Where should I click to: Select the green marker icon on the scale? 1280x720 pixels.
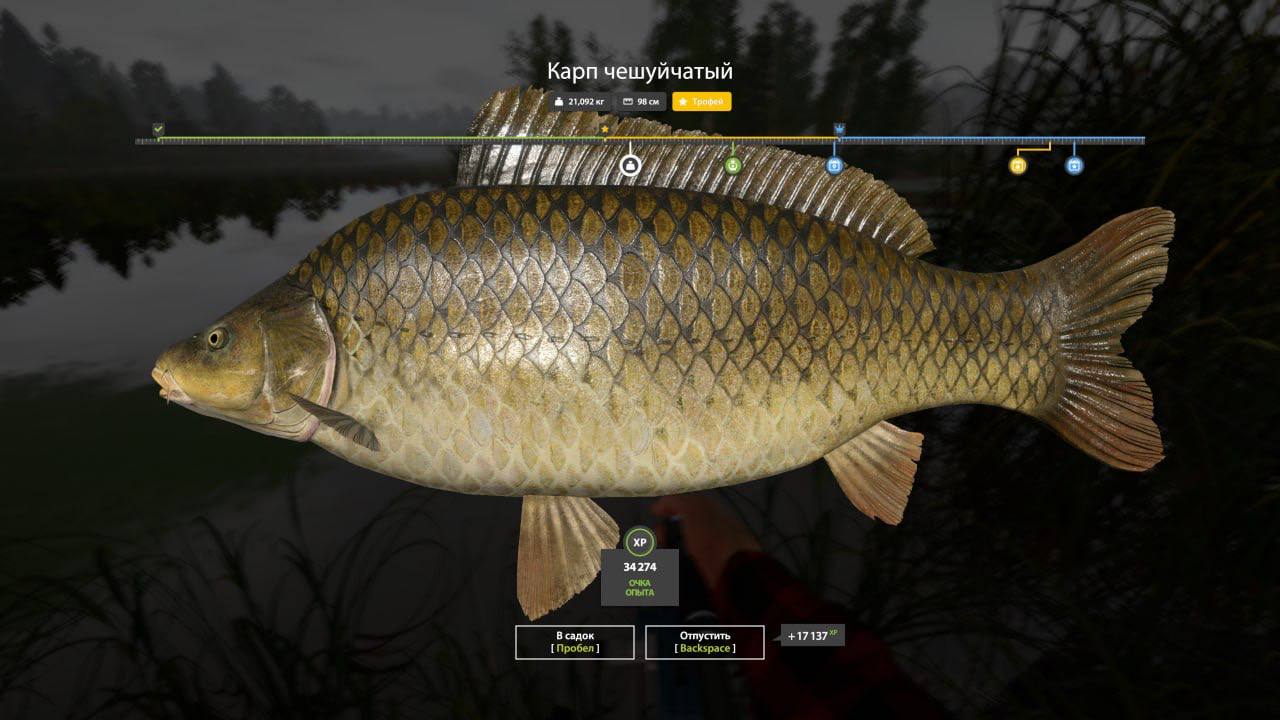click(733, 165)
